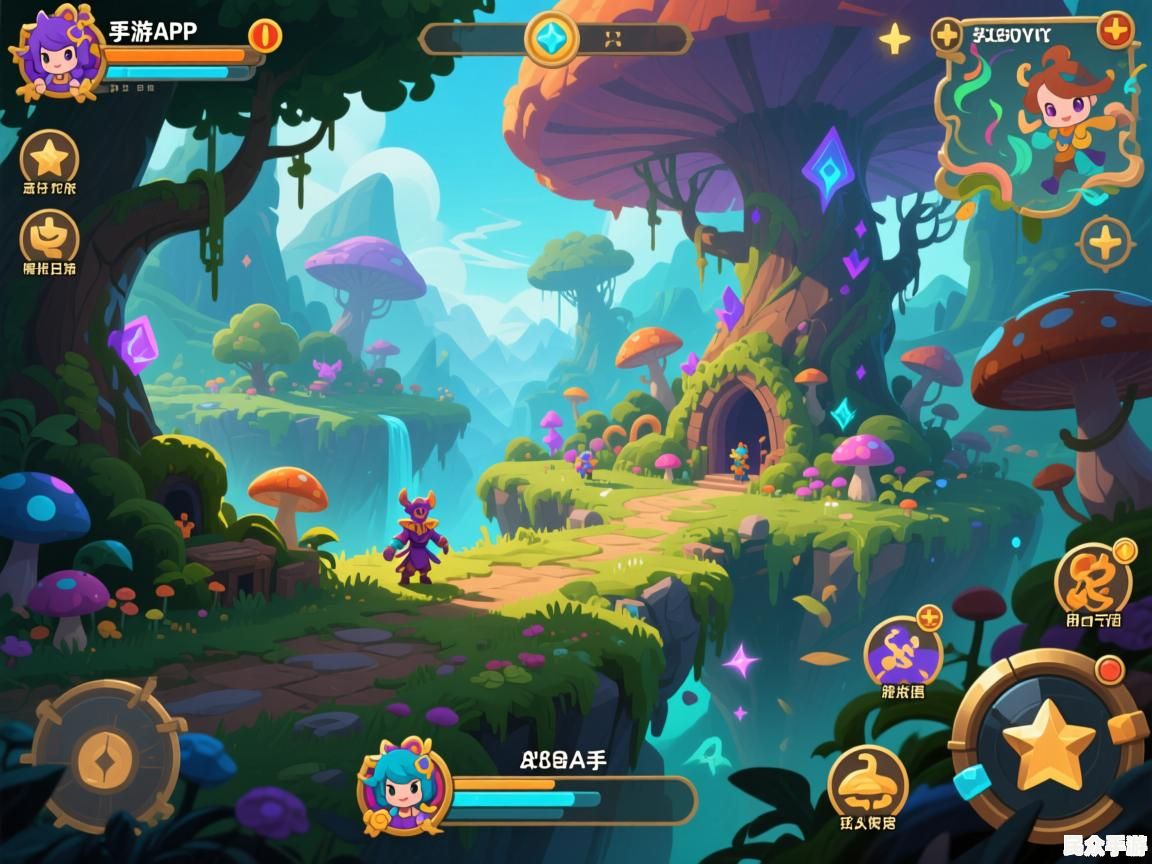Open the gold star menu on the left
The image size is (1152, 864).
click(x=49, y=158)
